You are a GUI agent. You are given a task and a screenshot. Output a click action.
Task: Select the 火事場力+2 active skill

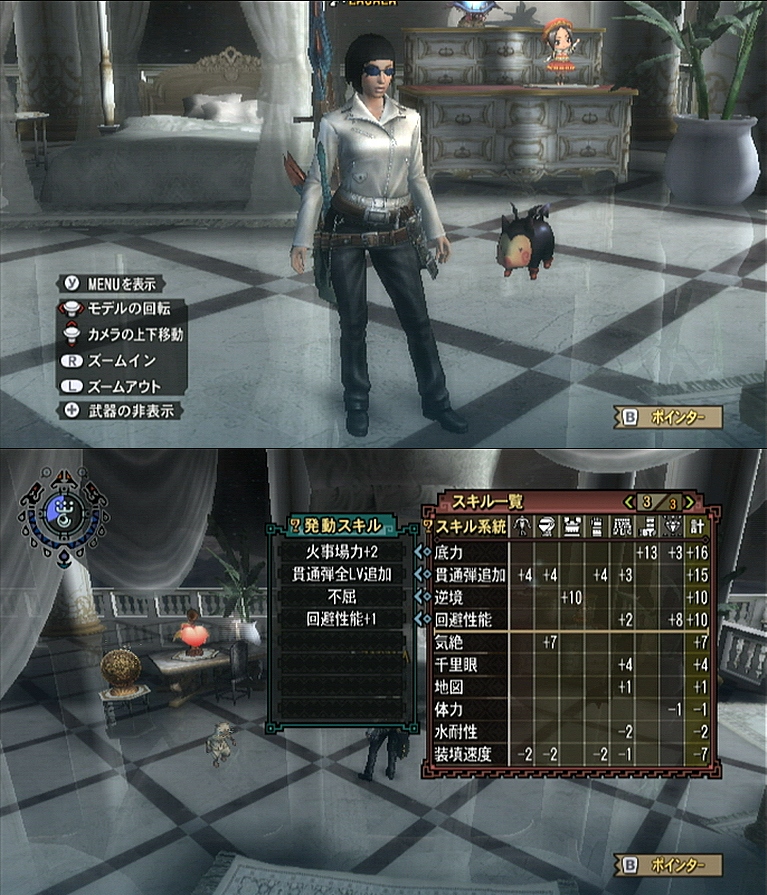340,552
